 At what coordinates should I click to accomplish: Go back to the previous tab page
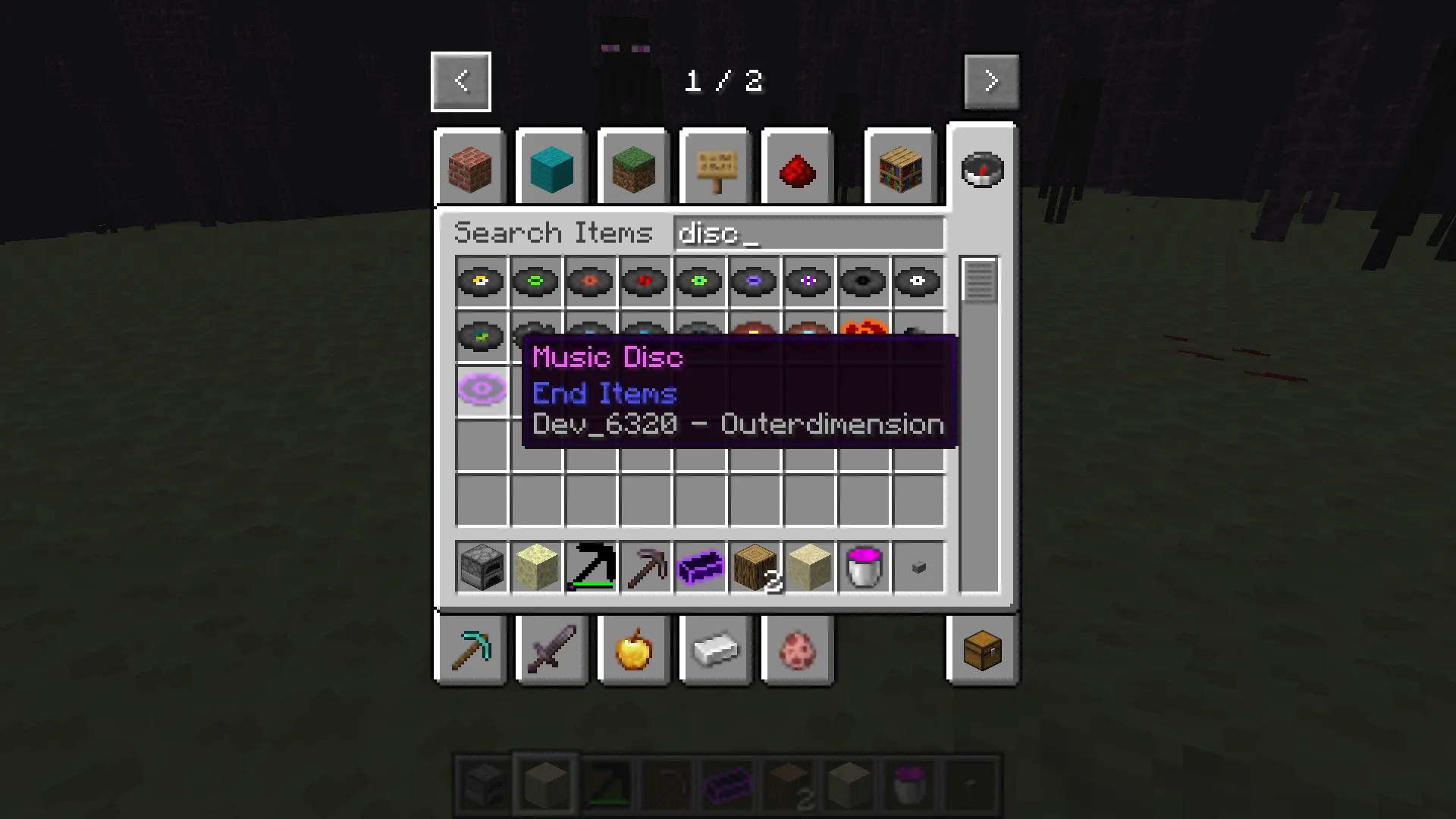click(460, 80)
